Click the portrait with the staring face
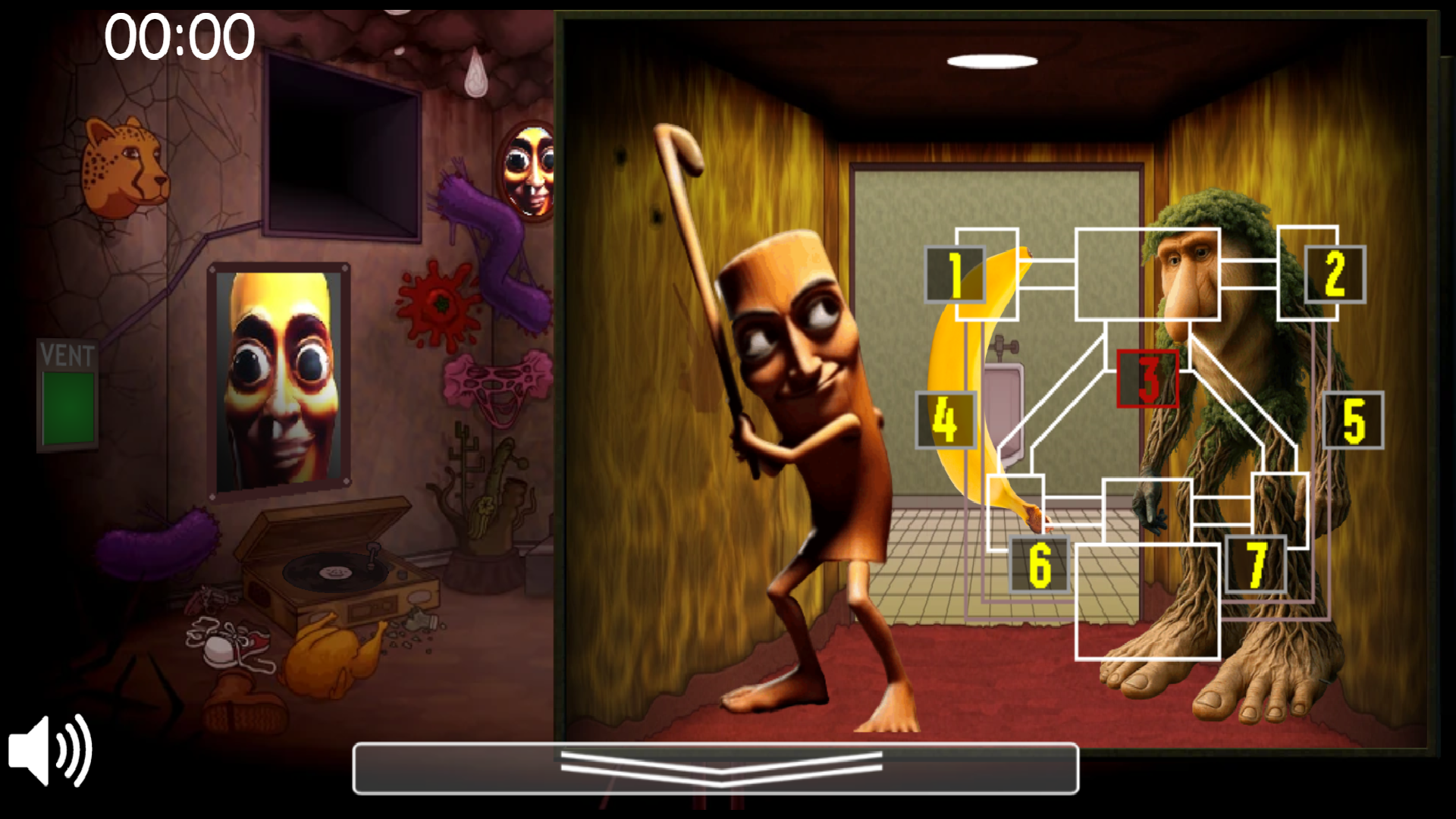1456x819 pixels. click(x=279, y=372)
